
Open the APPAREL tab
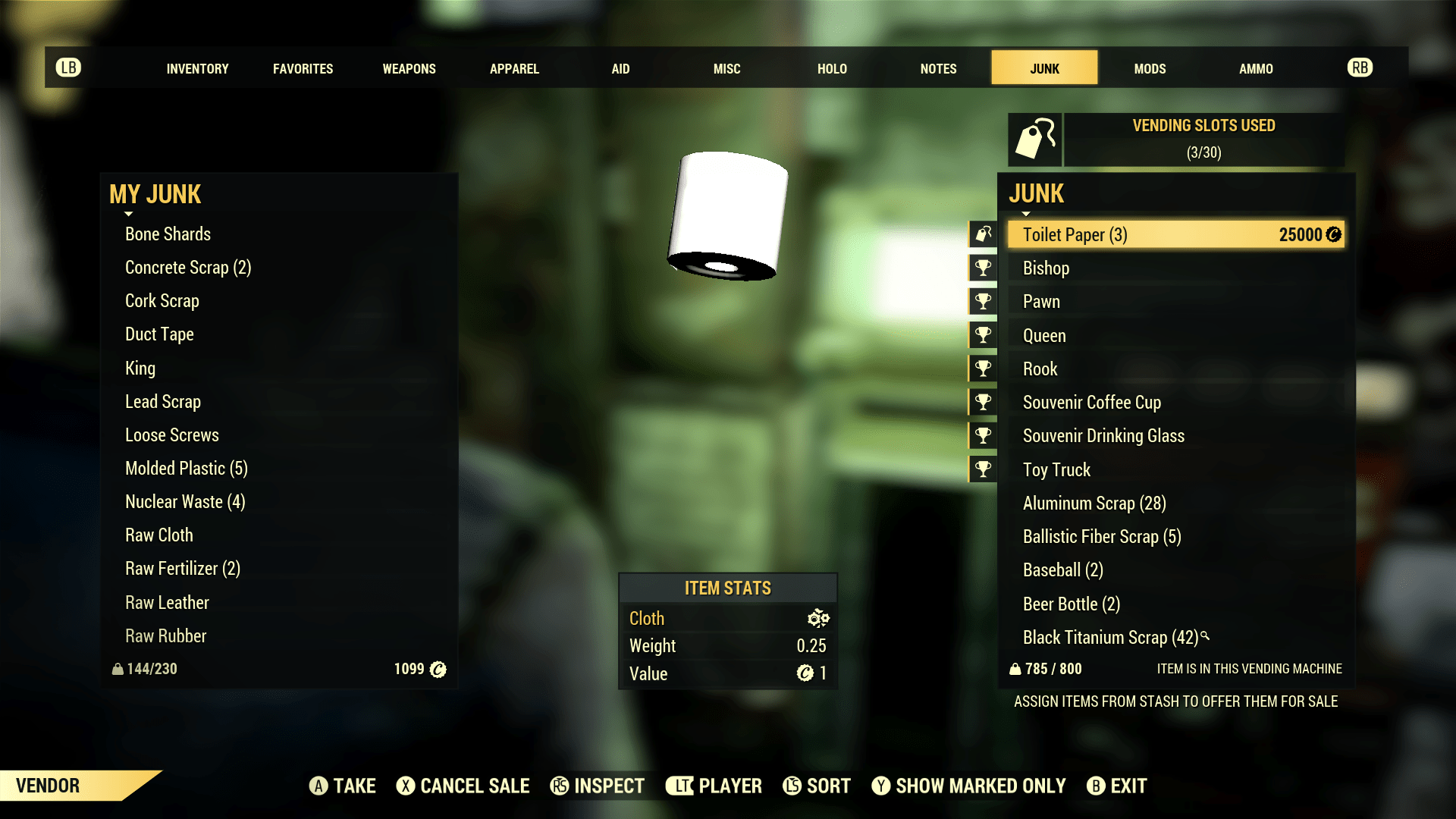coord(514,68)
